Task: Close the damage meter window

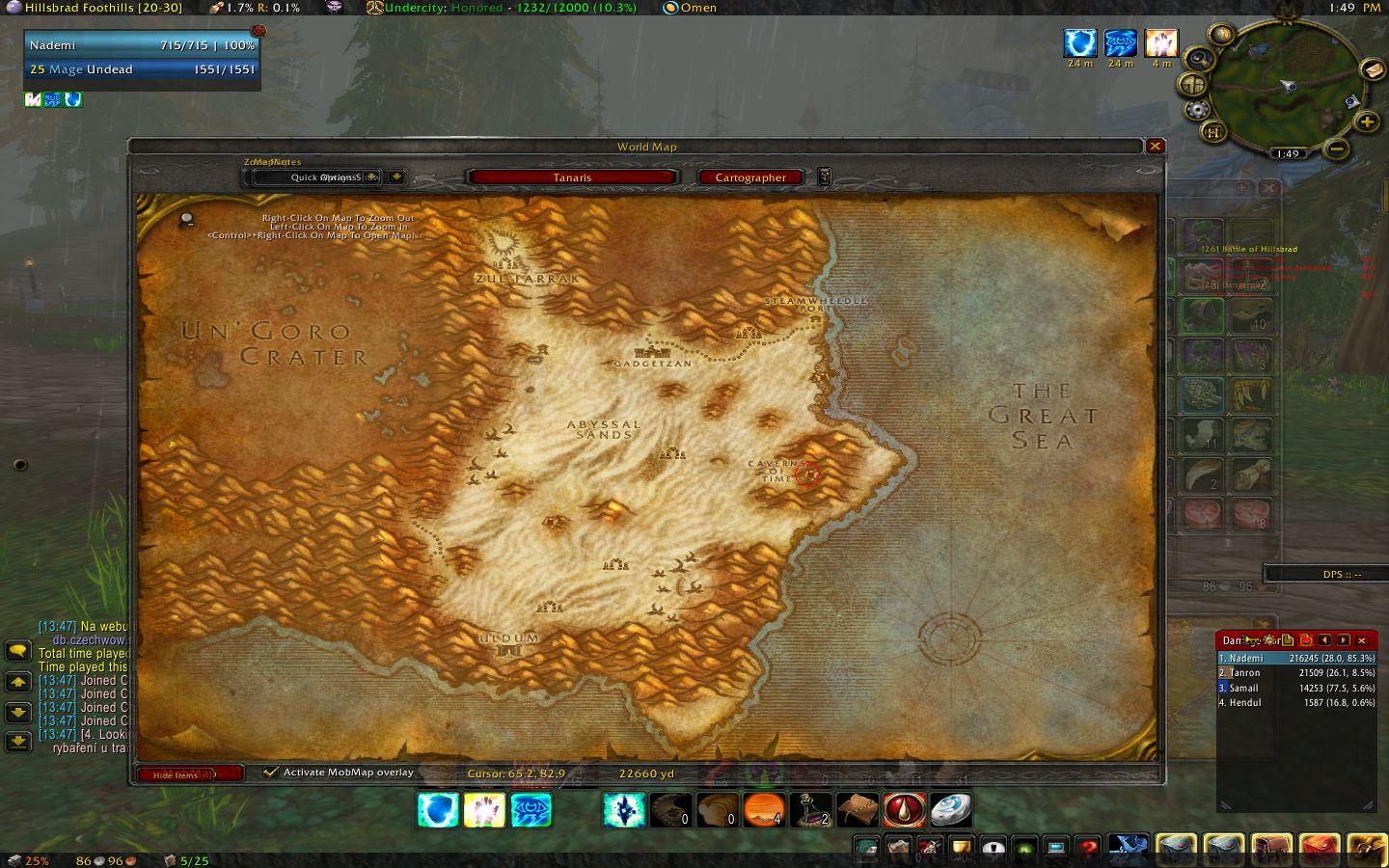Action: click(x=1362, y=640)
